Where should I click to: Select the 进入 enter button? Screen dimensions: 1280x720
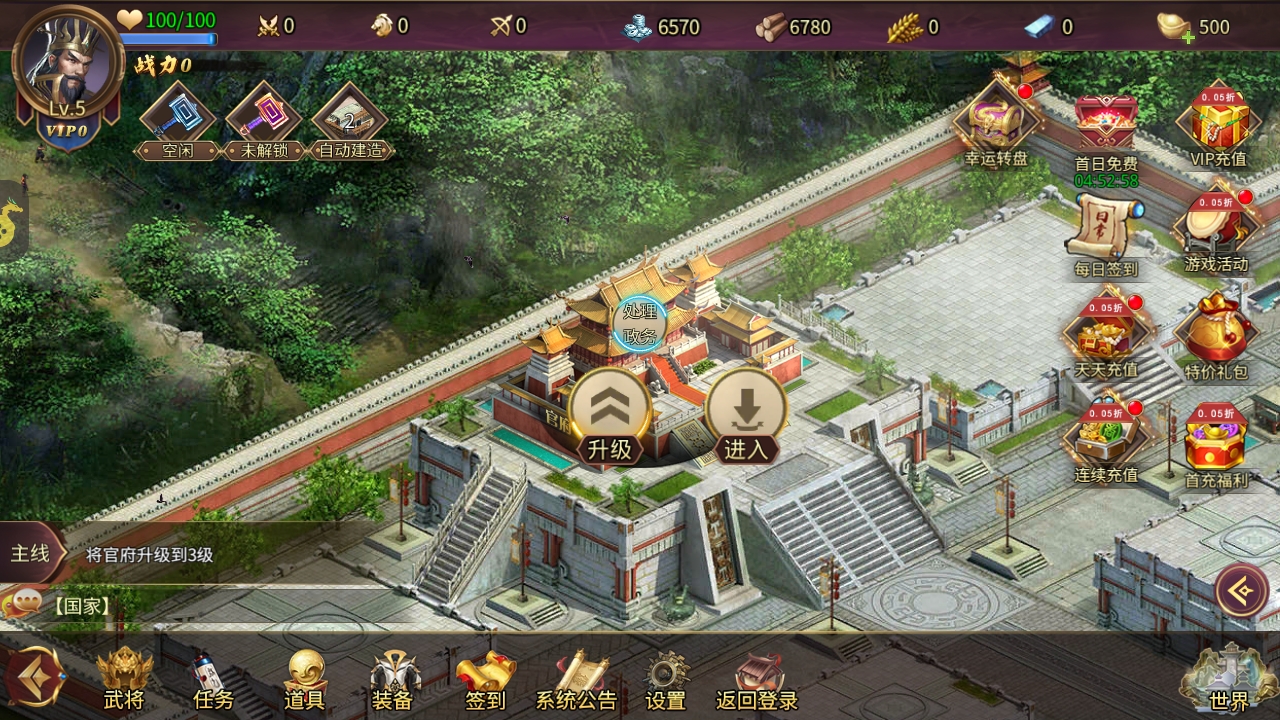click(x=746, y=415)
